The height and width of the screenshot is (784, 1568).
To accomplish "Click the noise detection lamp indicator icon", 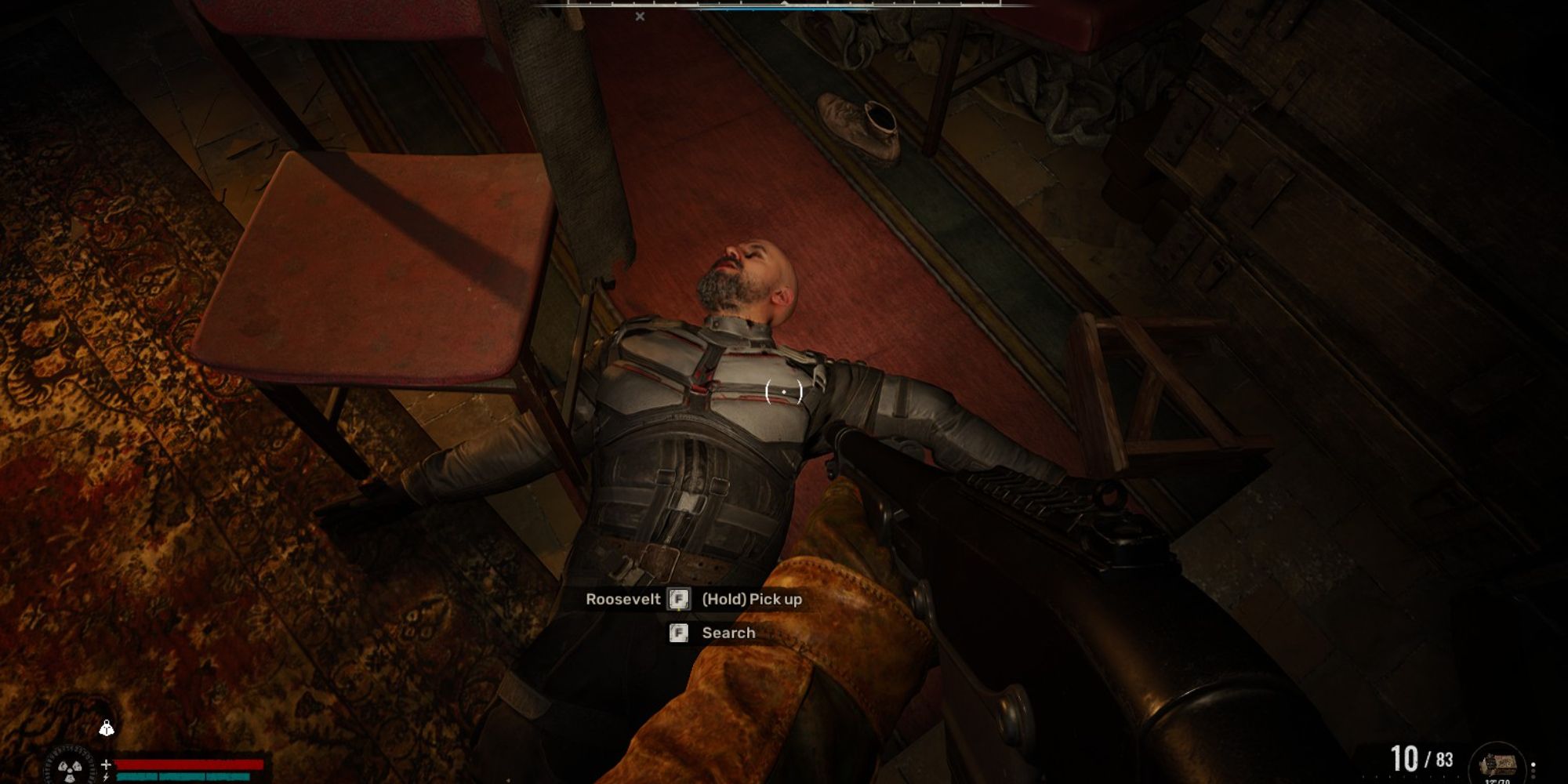I will [107, 728].
